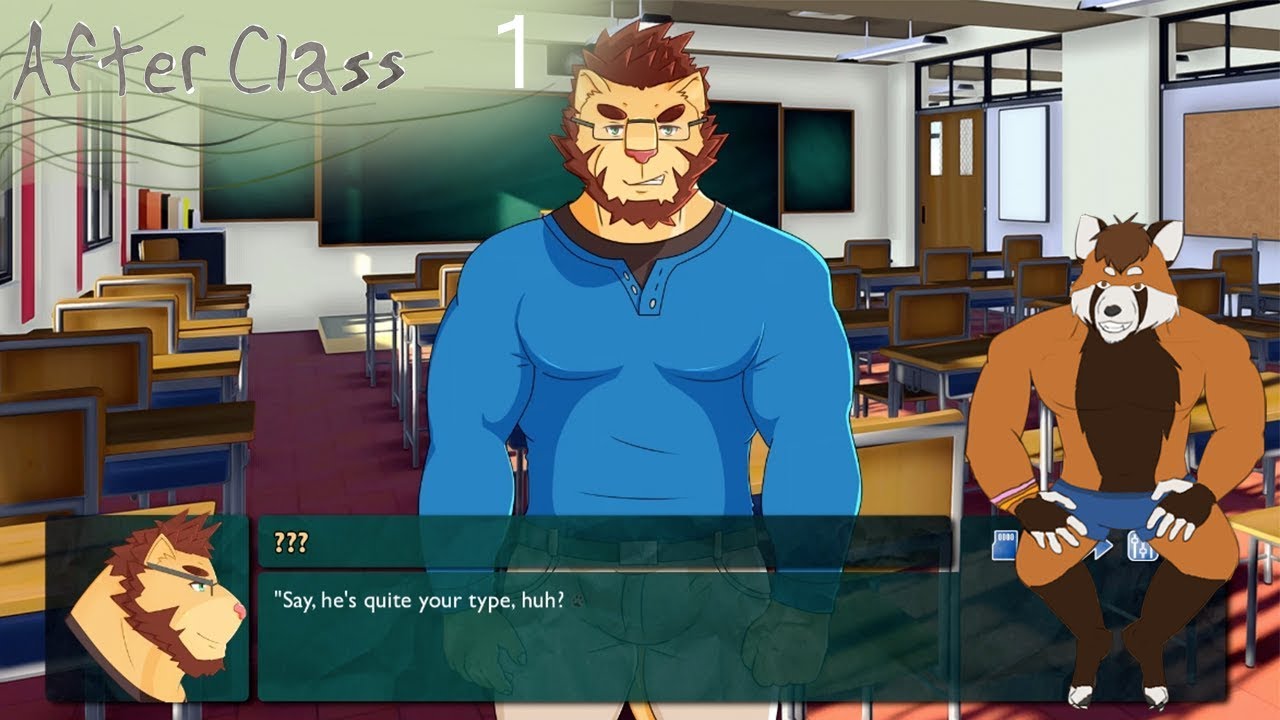
Task: Click the mixer icon near the red panda
Action: pyautogui.click(x=1143, y=546)
